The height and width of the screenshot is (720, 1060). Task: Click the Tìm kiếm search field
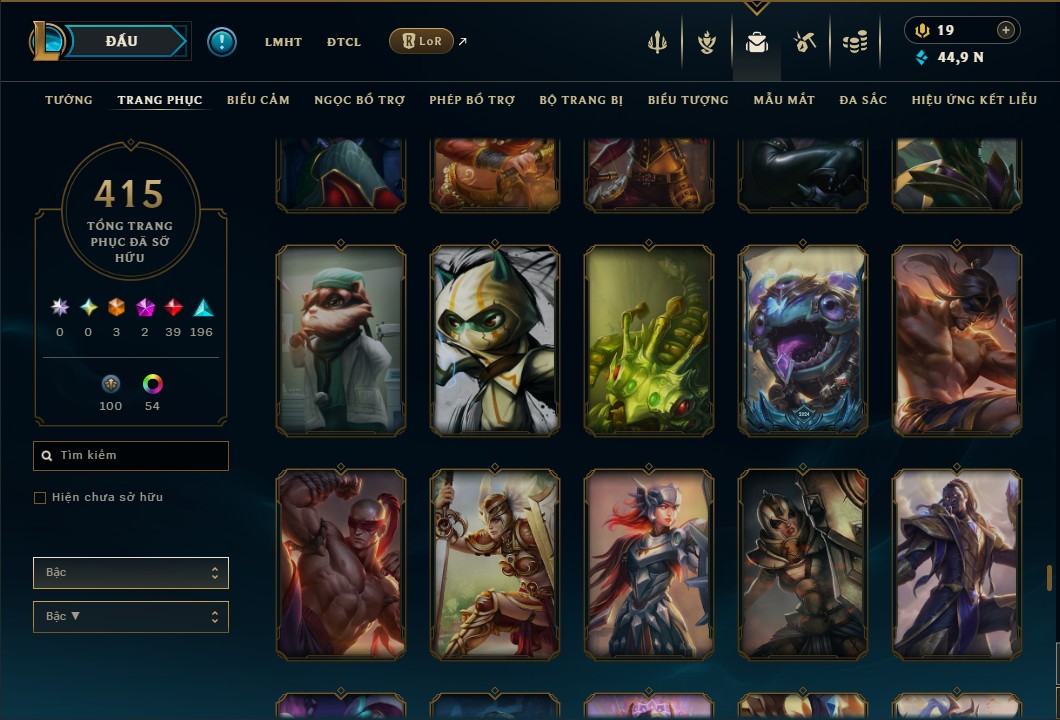click(x=131, y=456)
